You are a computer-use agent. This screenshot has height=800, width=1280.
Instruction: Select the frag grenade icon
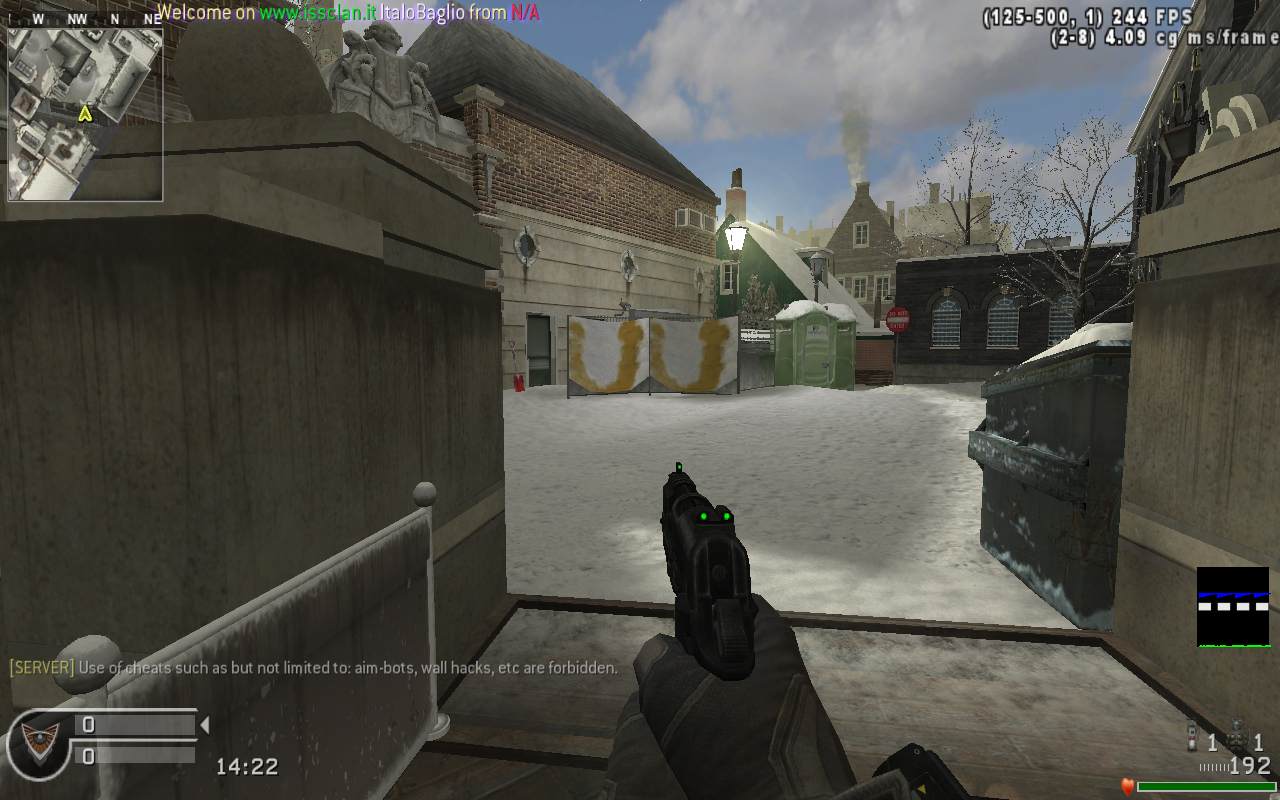(x=1238, y=739)
